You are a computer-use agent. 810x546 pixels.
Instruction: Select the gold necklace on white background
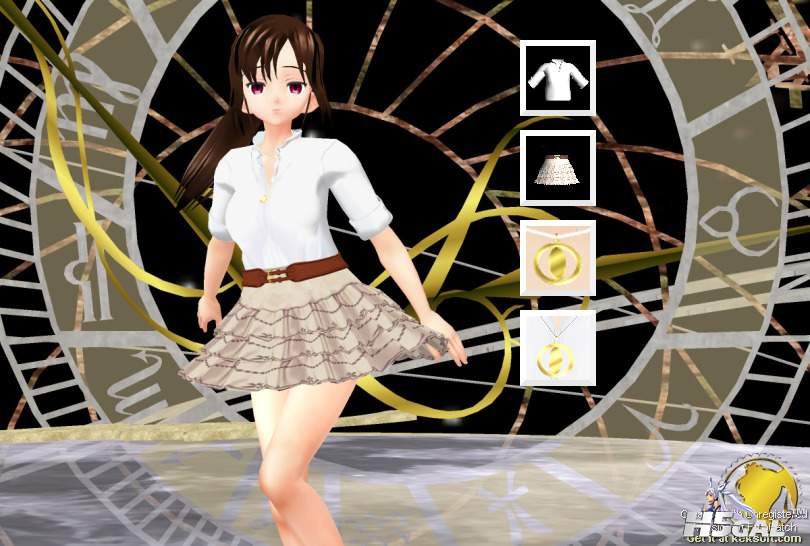point(558,348)
